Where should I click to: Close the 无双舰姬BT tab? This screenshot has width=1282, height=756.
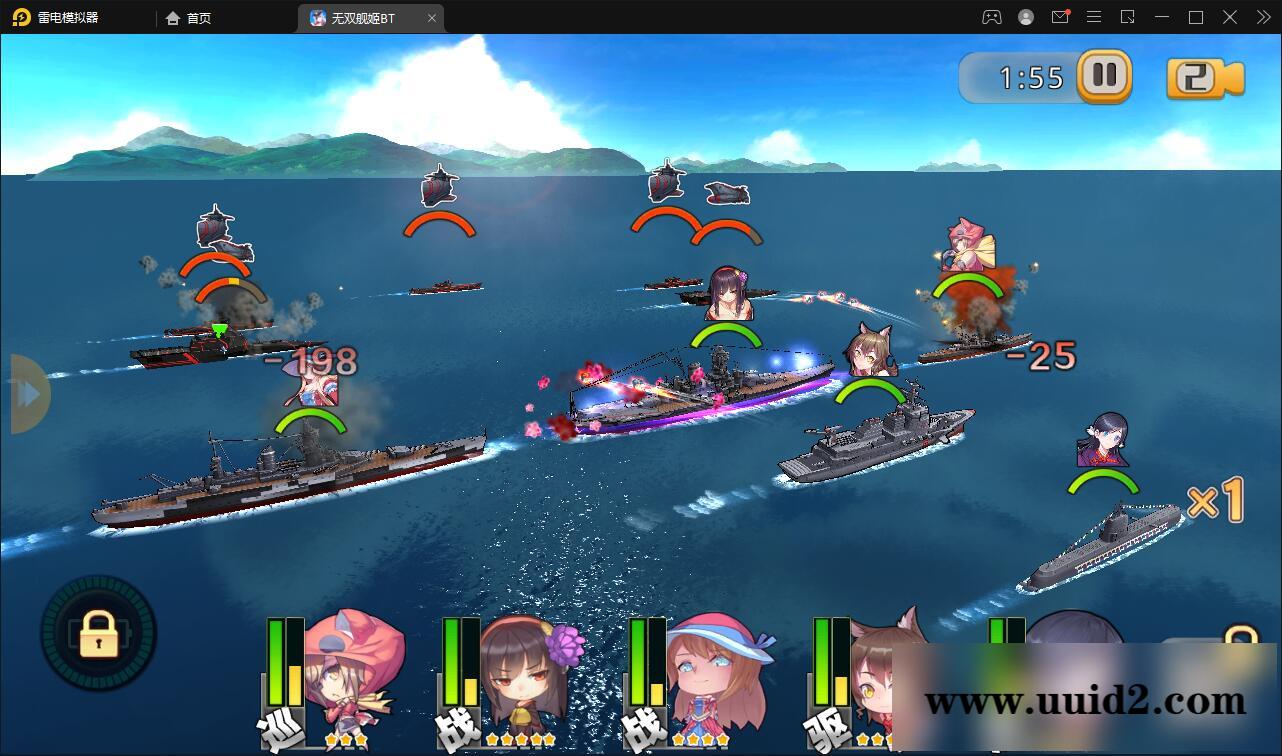click(432, 17)
